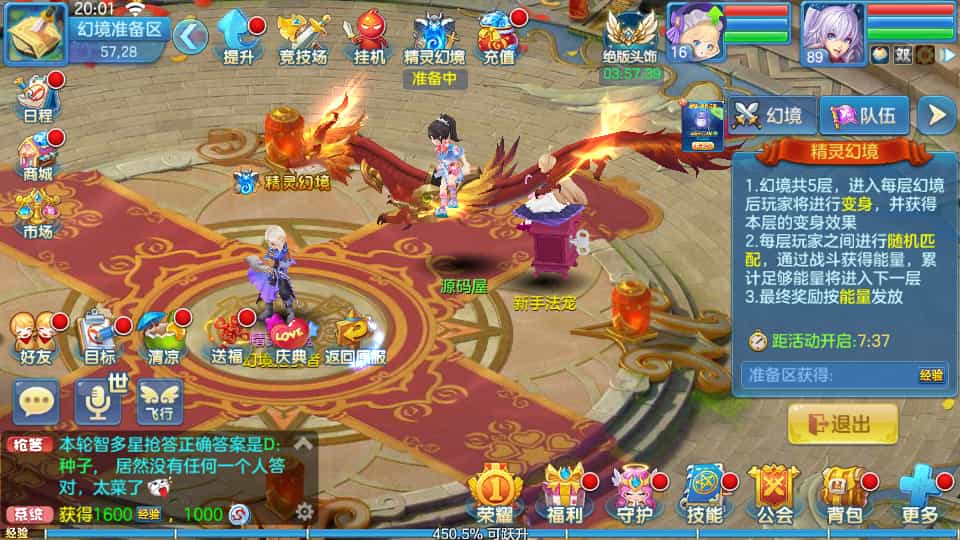Expand the 更多 more menu

coord(918,495)
